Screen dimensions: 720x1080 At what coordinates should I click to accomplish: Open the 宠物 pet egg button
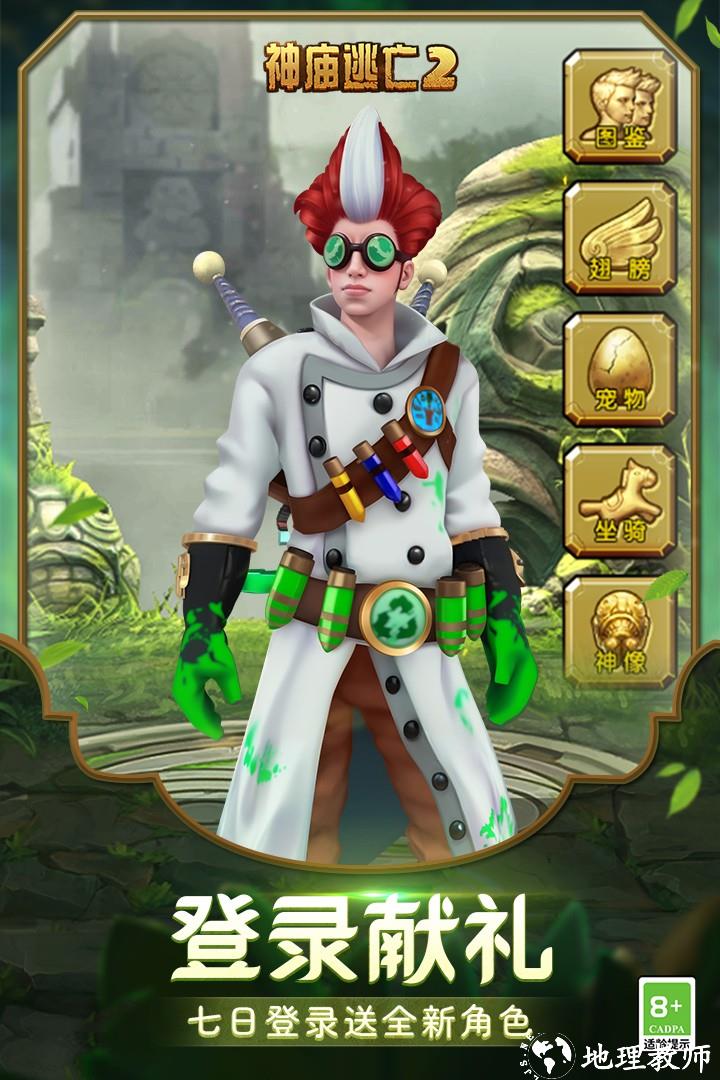pyautogui.click(x=619, y=370)
